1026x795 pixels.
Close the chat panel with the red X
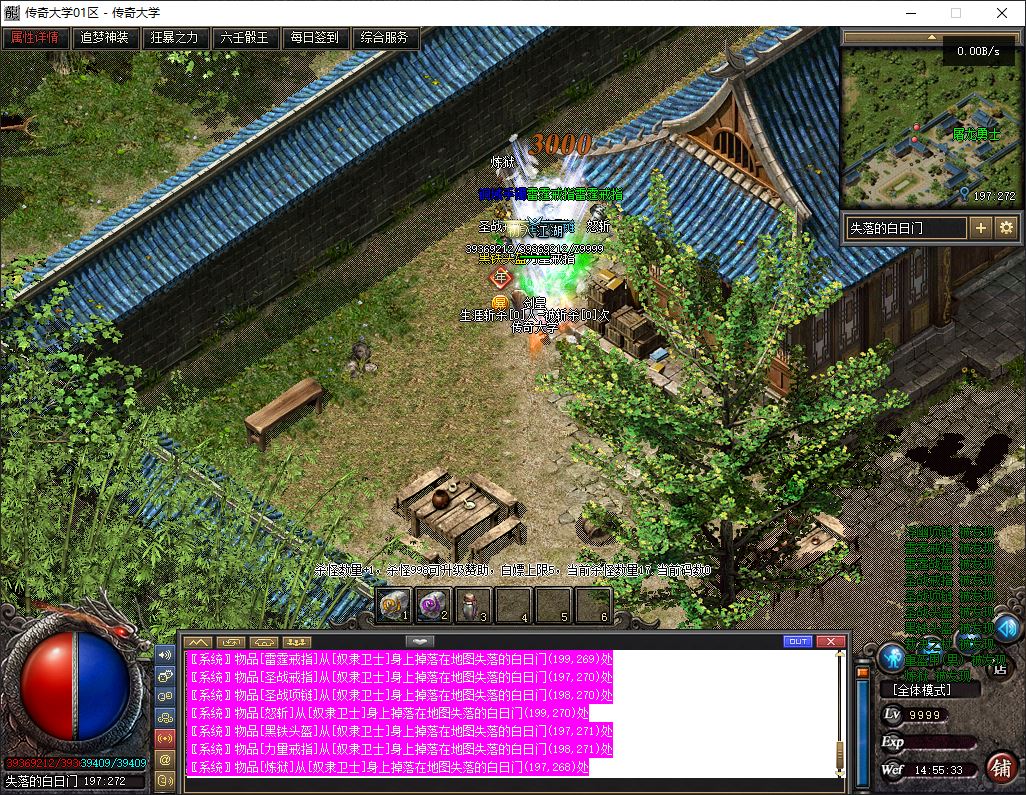coord(831,641)
